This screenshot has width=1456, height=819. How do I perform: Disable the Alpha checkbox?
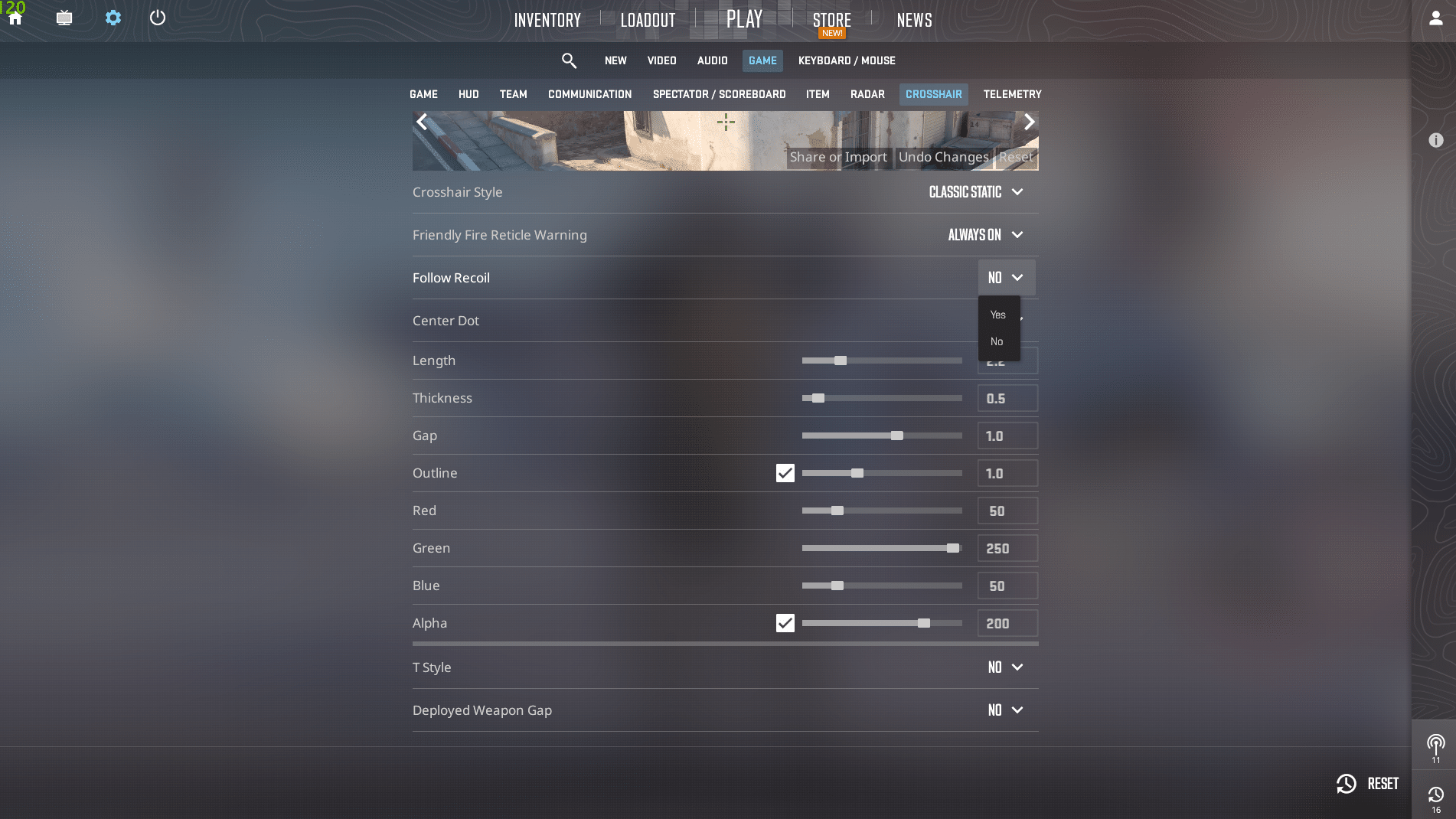coord(785,623)
